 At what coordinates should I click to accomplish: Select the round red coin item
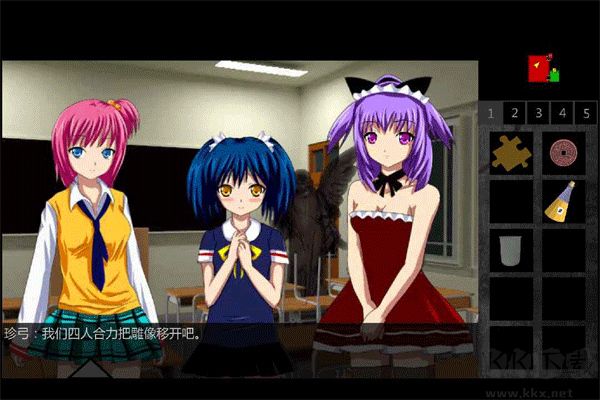pos(563,151)
